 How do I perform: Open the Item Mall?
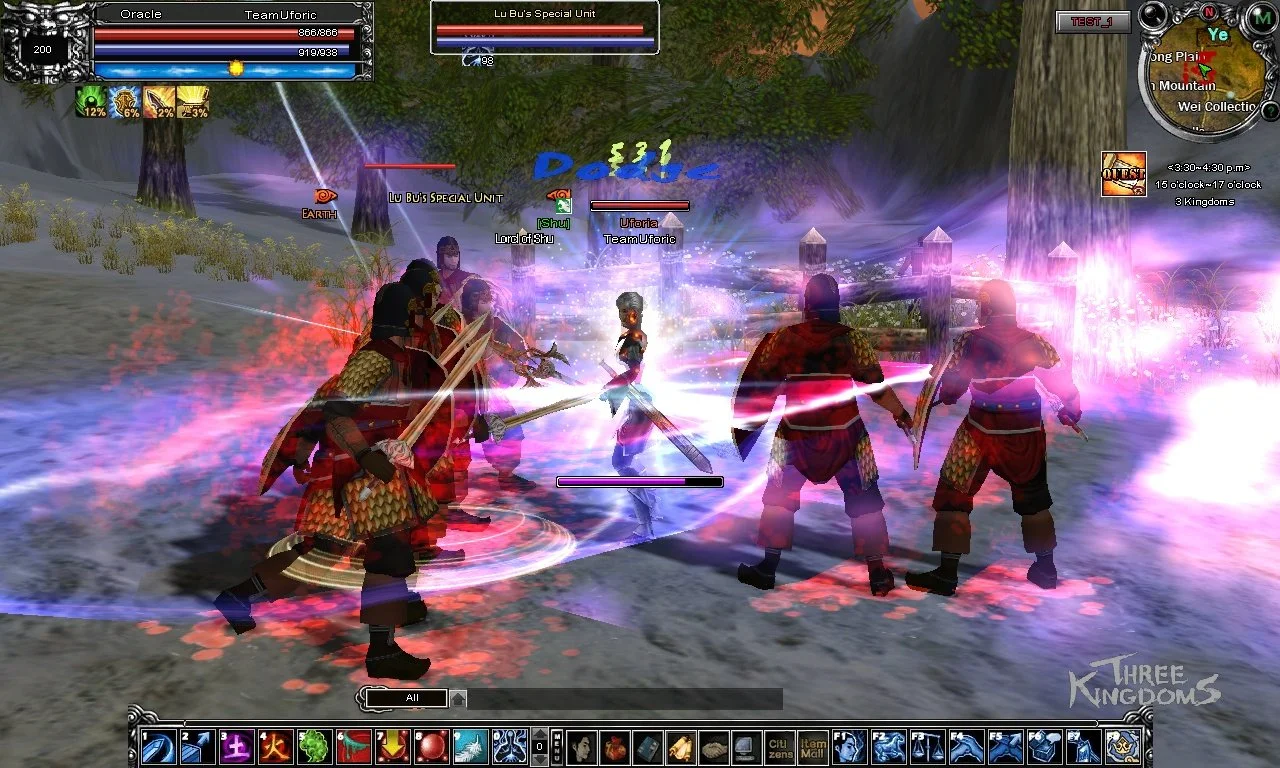click(x=813, y=745)
